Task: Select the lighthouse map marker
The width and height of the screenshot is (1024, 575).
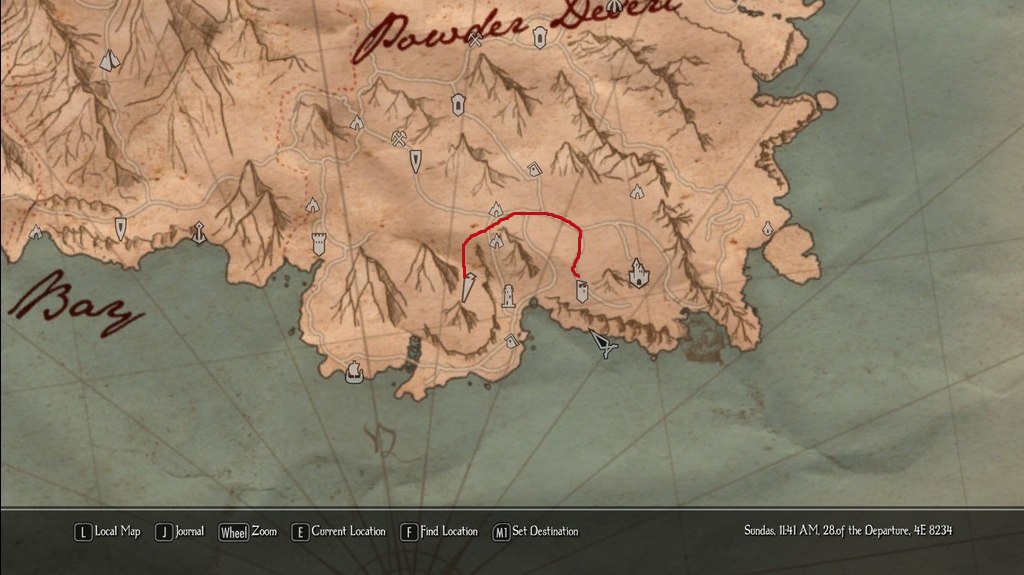Action: [509, 296]
